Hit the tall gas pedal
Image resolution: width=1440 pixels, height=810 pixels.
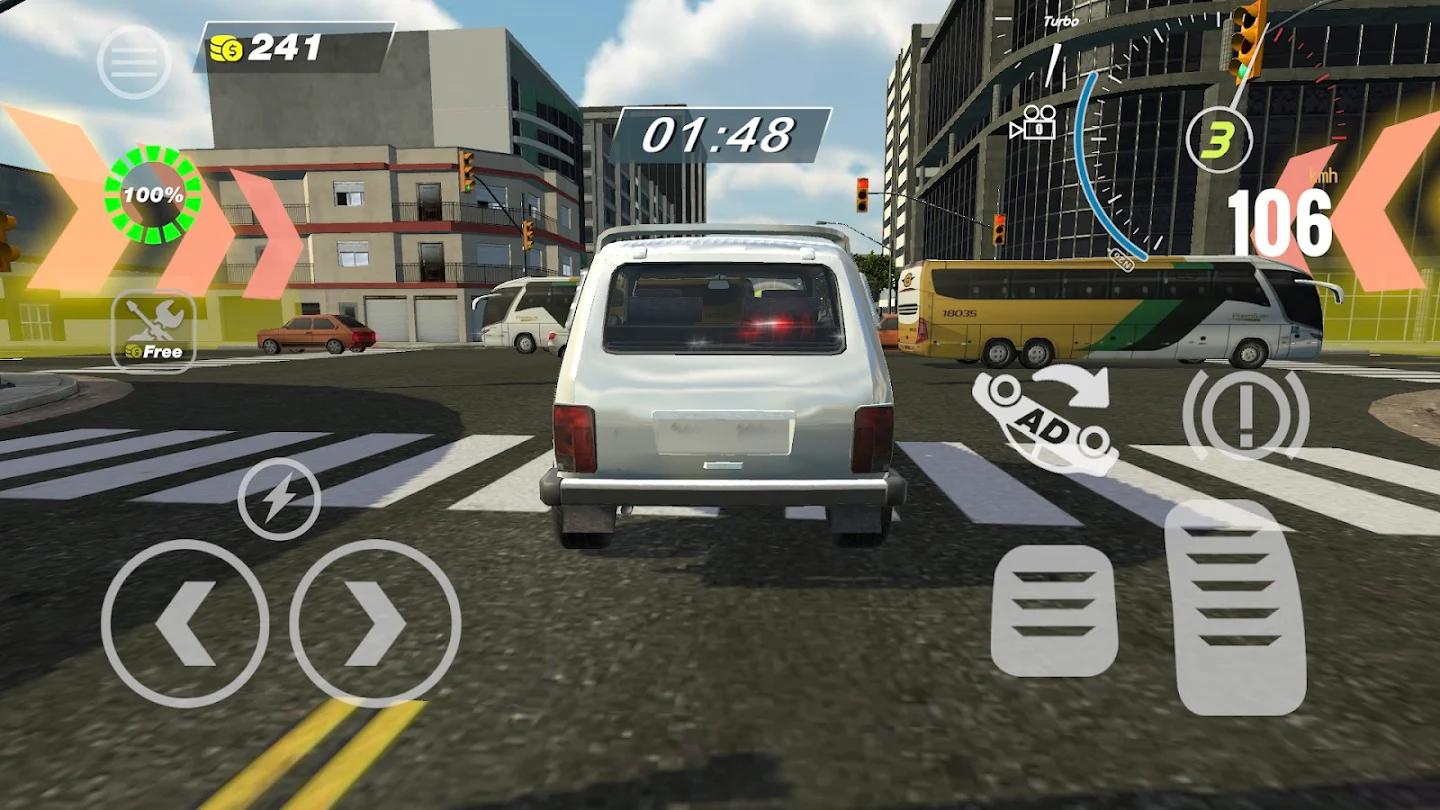coord(1240,607)
